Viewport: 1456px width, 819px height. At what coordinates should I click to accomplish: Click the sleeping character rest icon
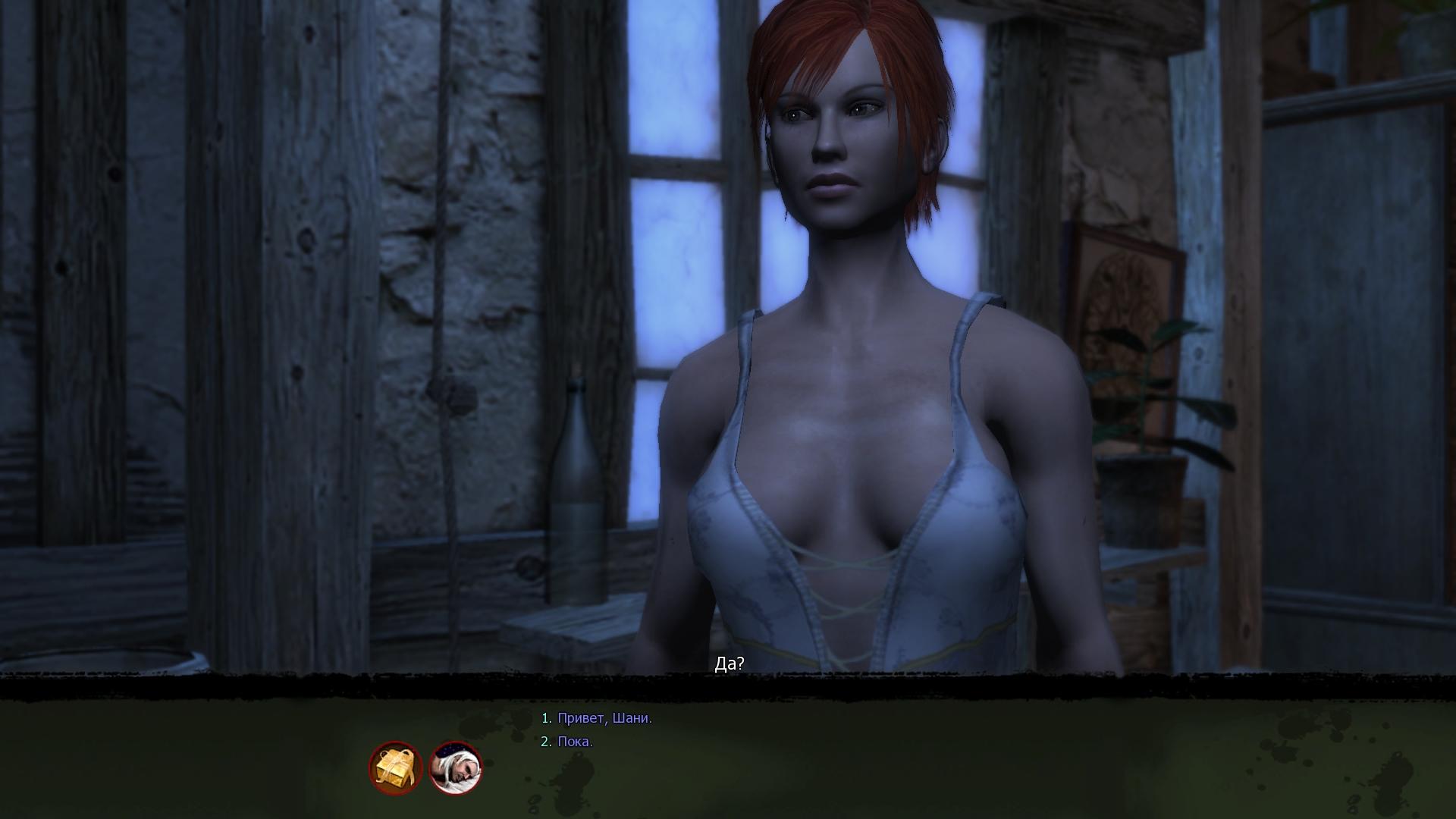pos(456,767)
